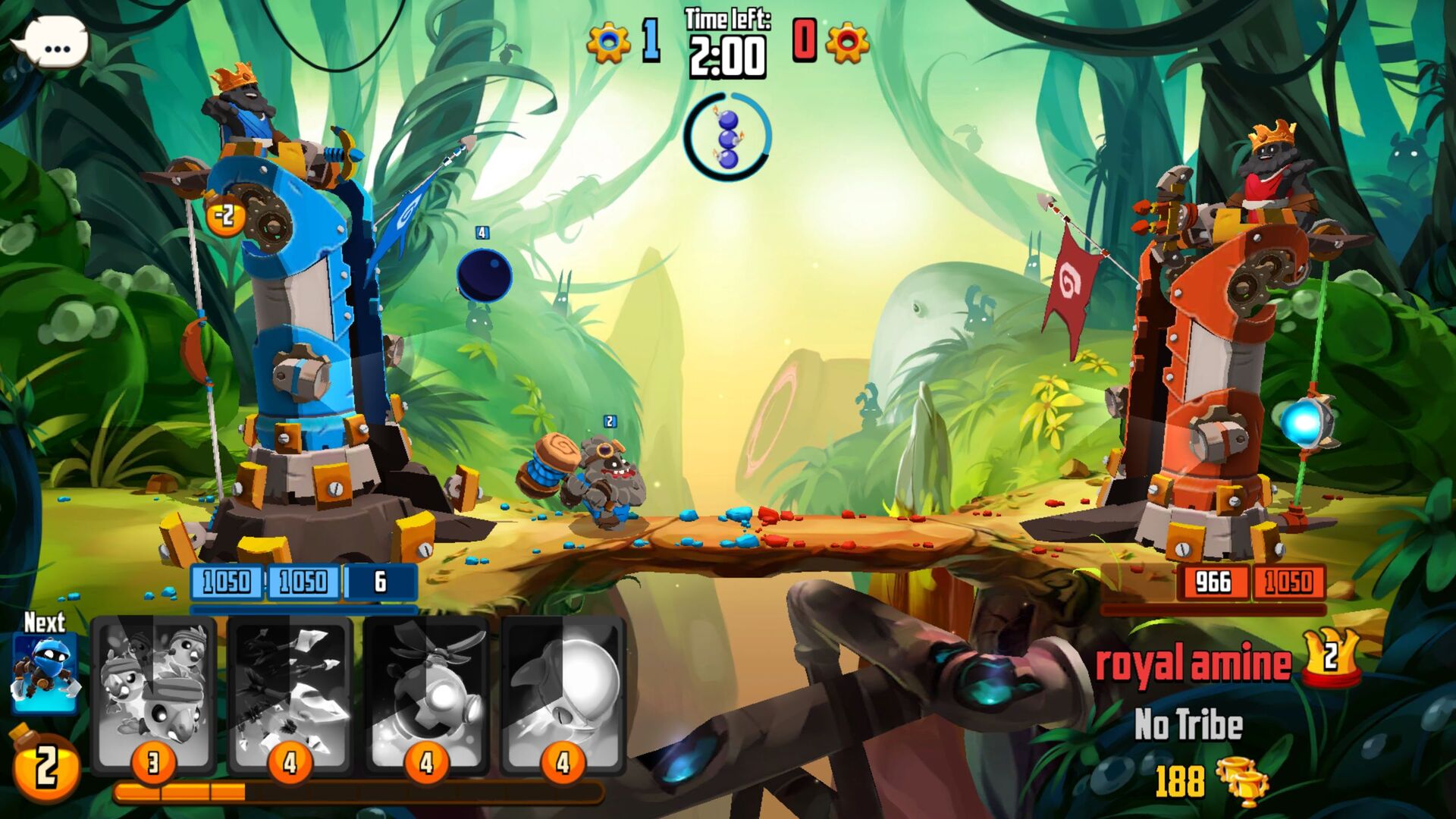Viewport: 1456px width, 819px height.
Task: Click the Time left 2:00 display
Action: click(725, 41)
